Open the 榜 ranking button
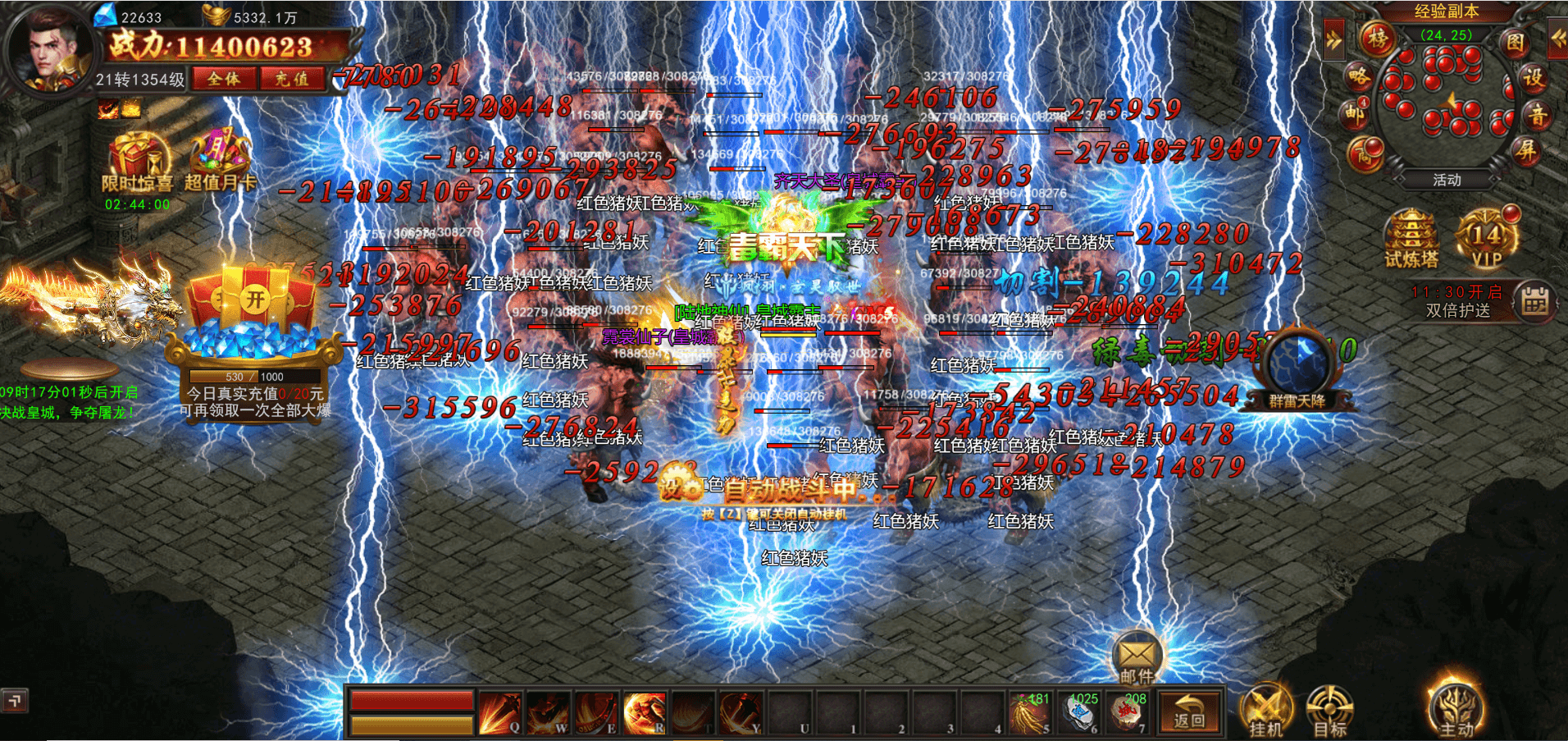 tap(1378, 38)
